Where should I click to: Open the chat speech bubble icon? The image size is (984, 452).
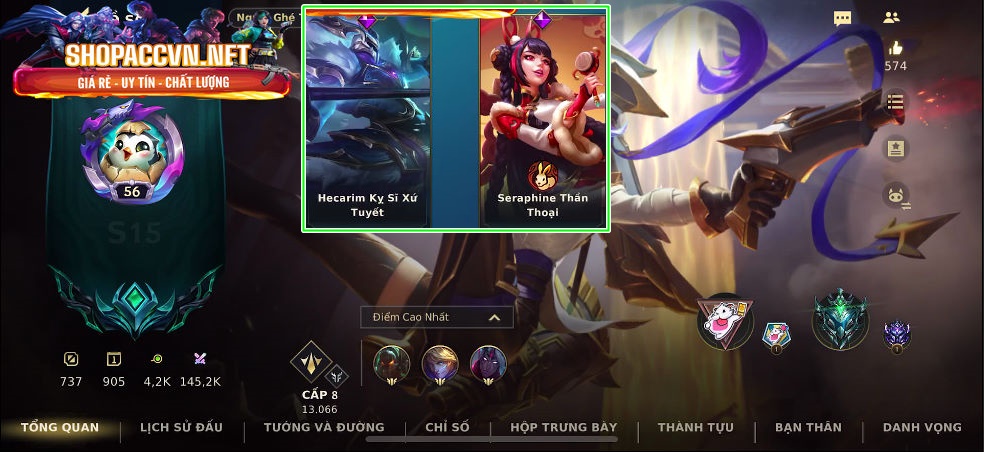[x=843, y=18]
